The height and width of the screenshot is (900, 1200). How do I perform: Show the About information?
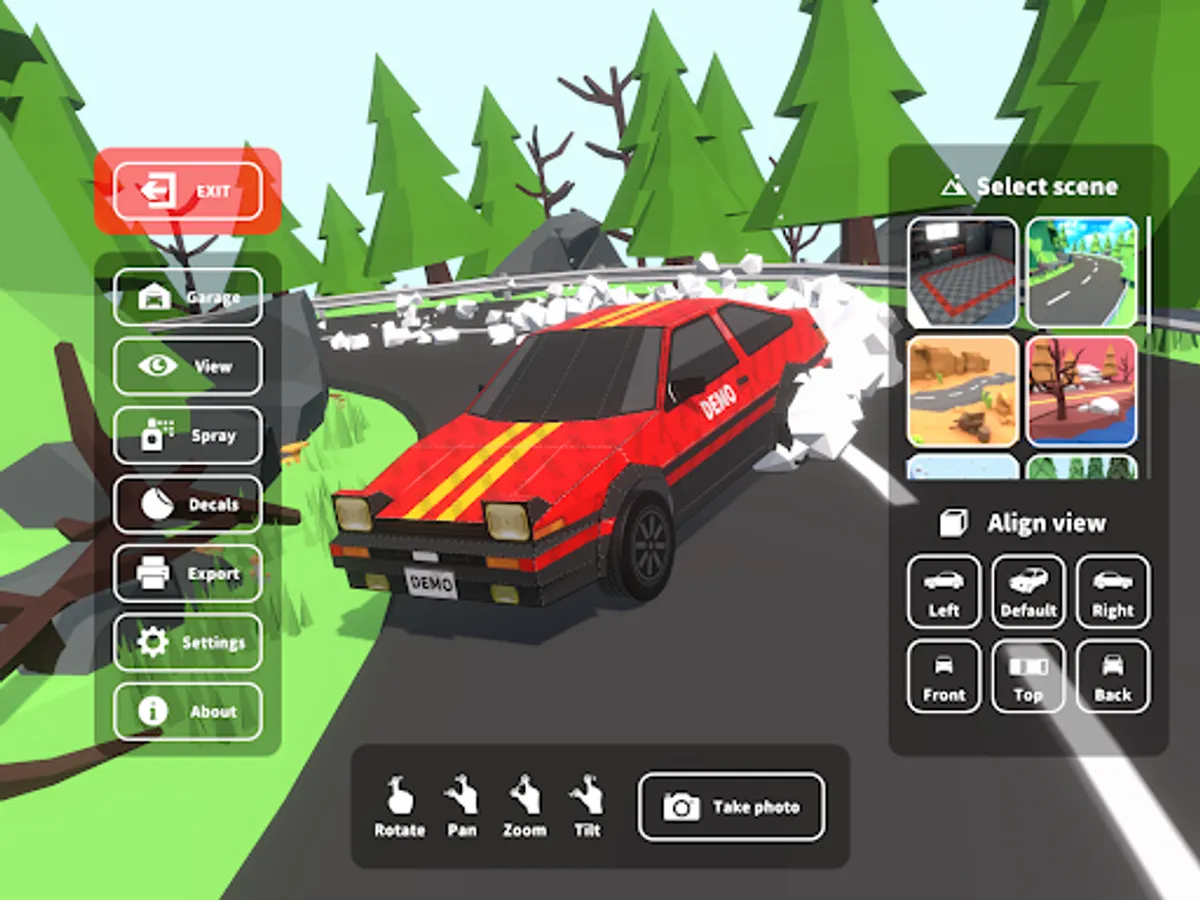188,712
